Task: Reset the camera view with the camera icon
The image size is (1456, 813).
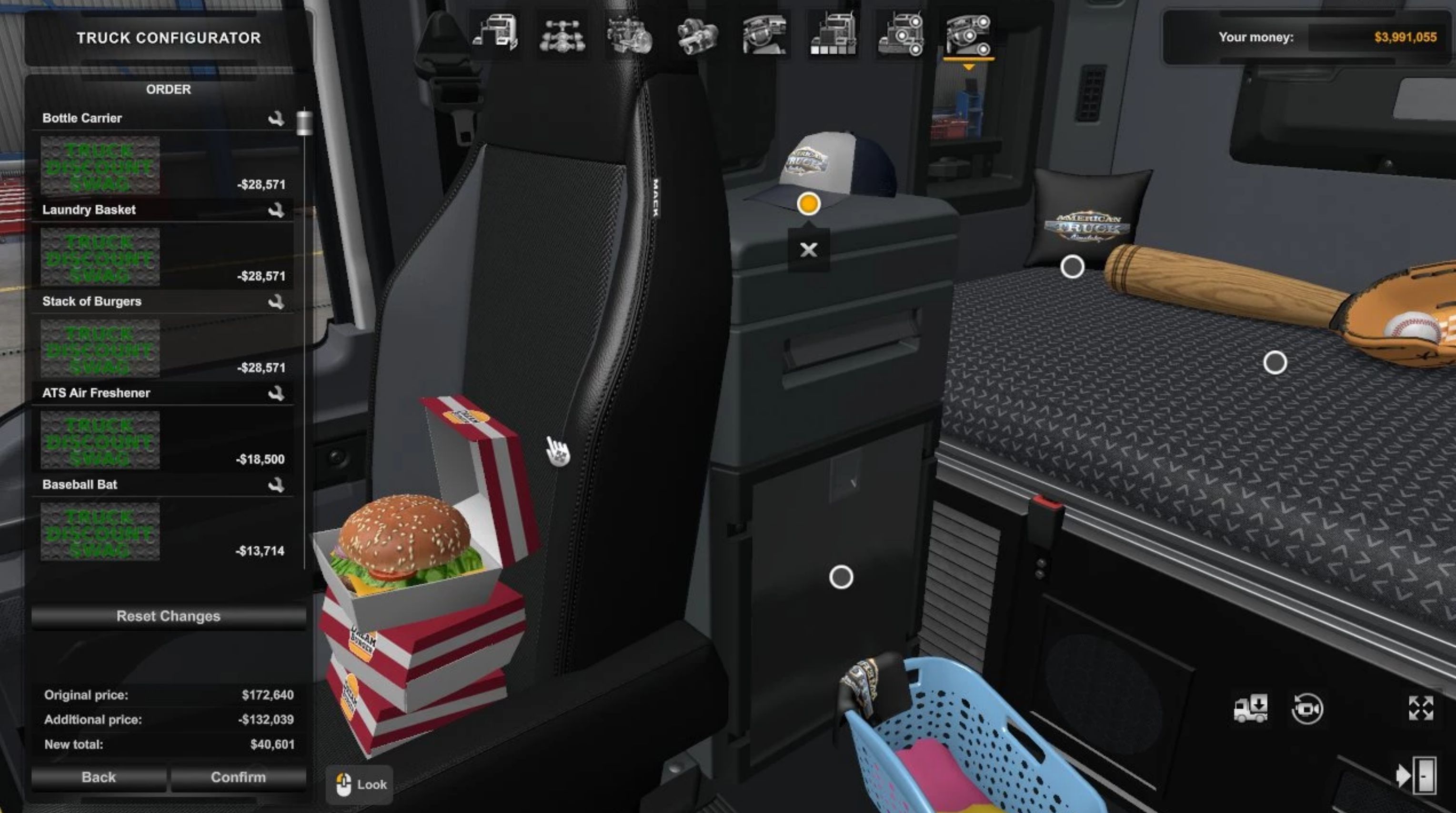Action: click(x=1307, y=708)
